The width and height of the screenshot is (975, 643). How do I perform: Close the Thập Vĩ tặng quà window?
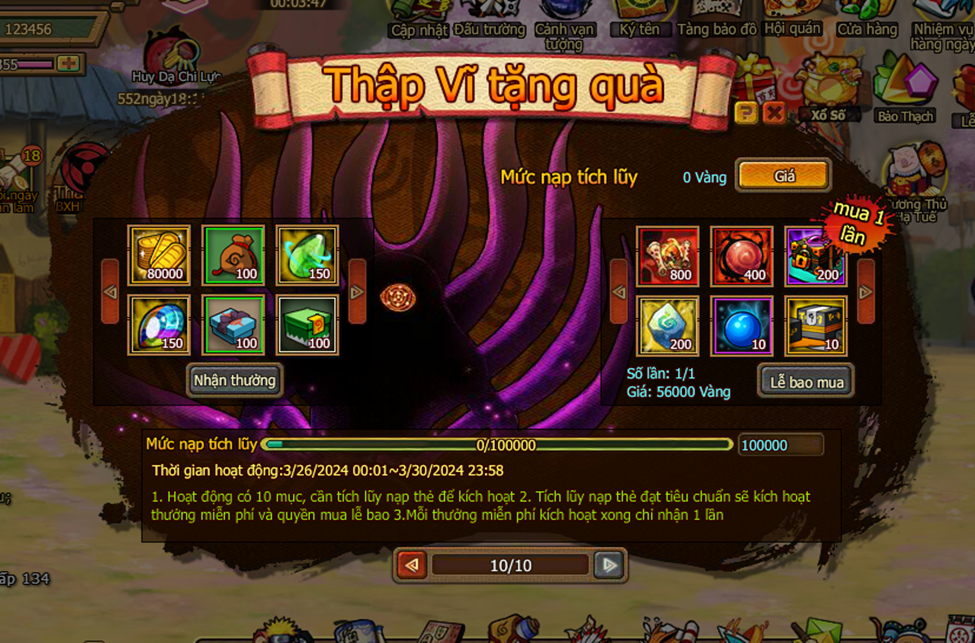click(x=773, y=113)
